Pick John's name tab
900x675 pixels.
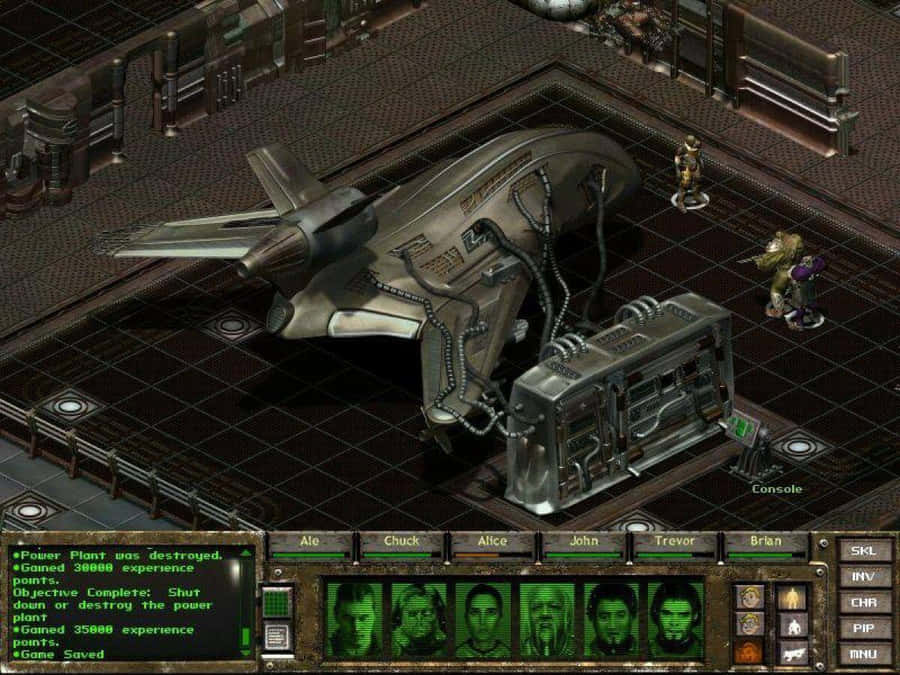(583, 542)
